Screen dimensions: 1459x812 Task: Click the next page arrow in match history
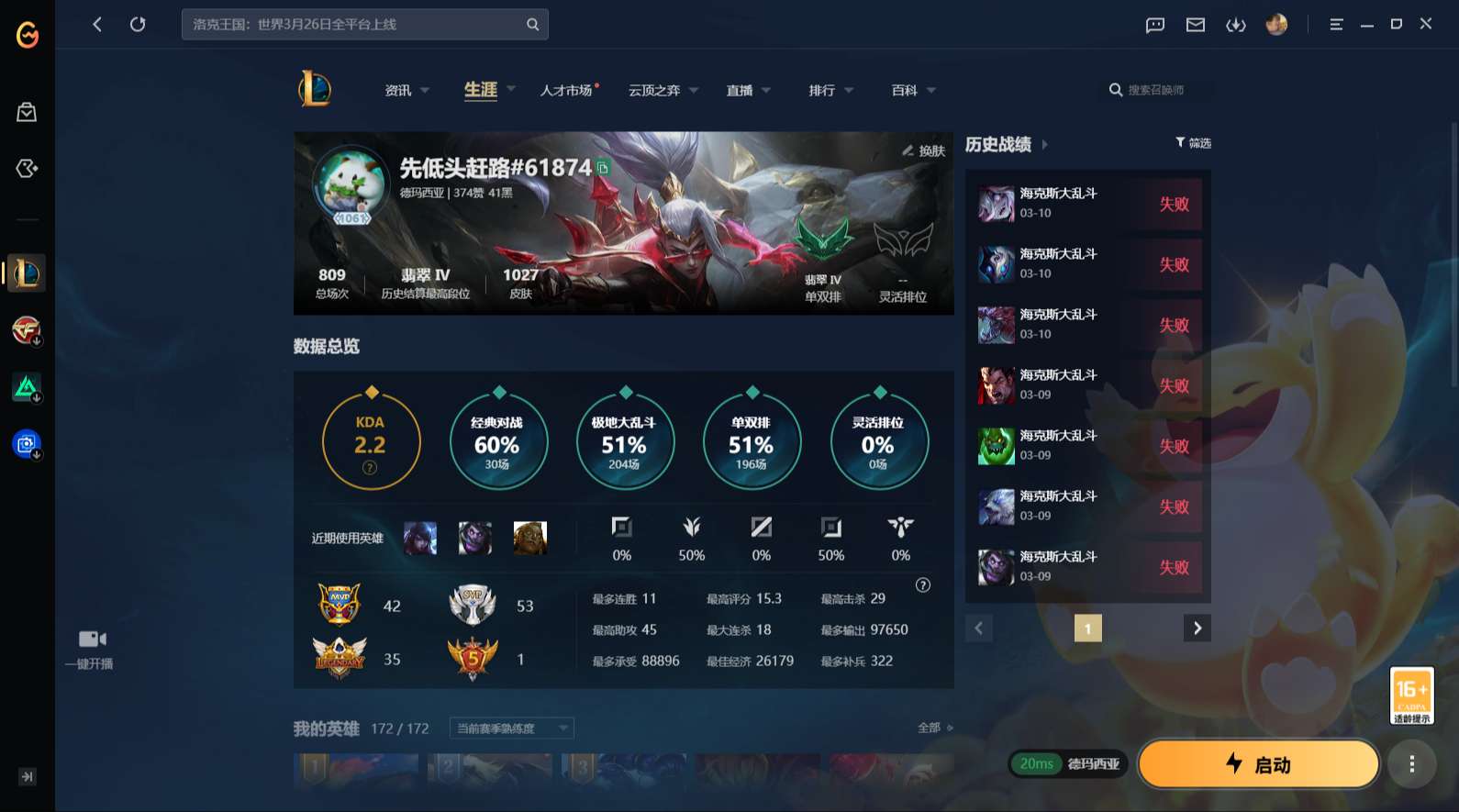(x=1197, y=628)
